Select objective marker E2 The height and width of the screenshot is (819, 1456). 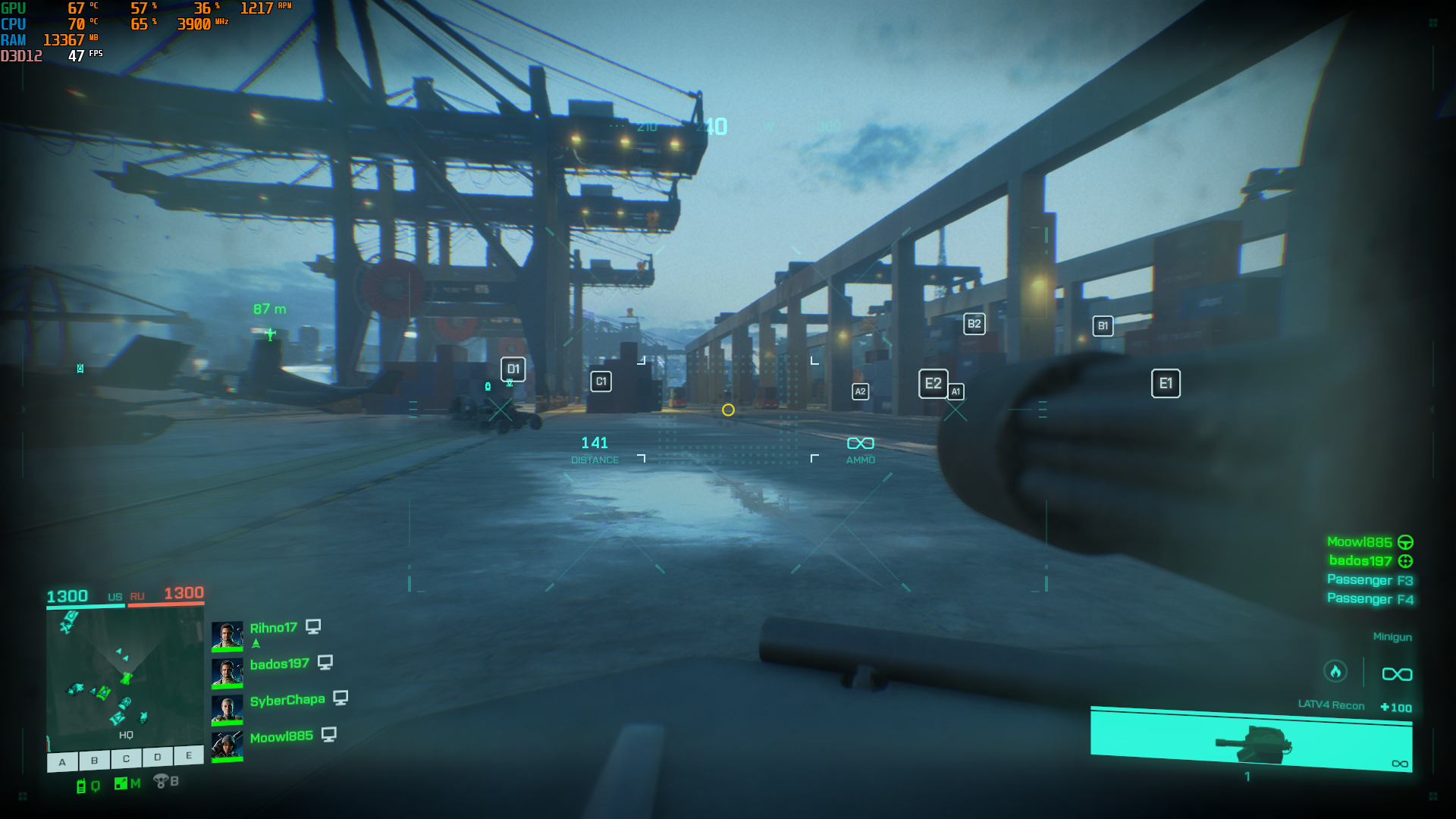pos(933,384)
